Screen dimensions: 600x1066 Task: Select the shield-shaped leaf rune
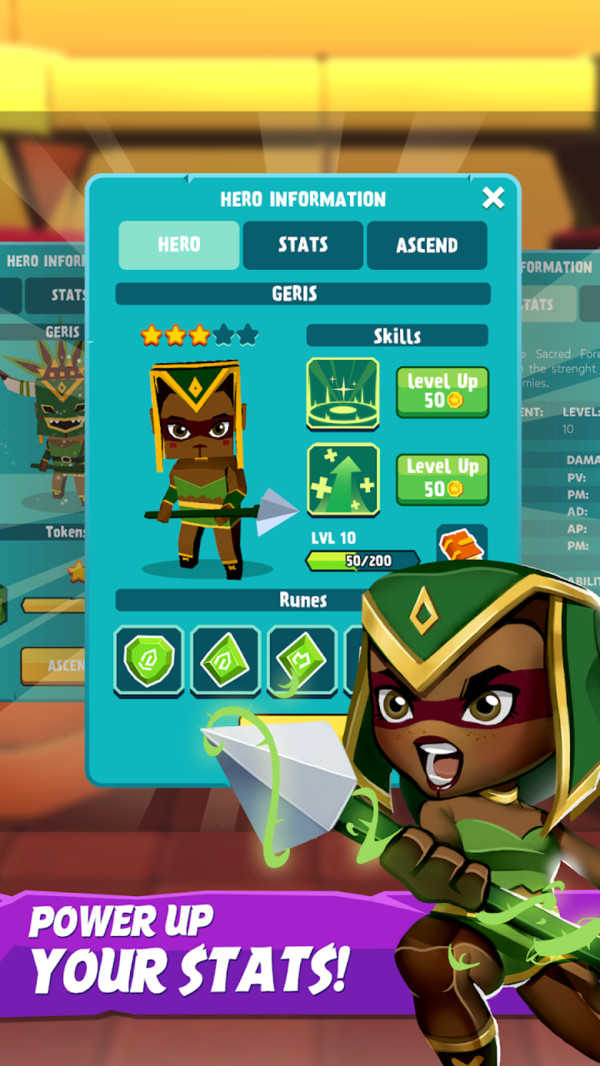pos(149,660)
